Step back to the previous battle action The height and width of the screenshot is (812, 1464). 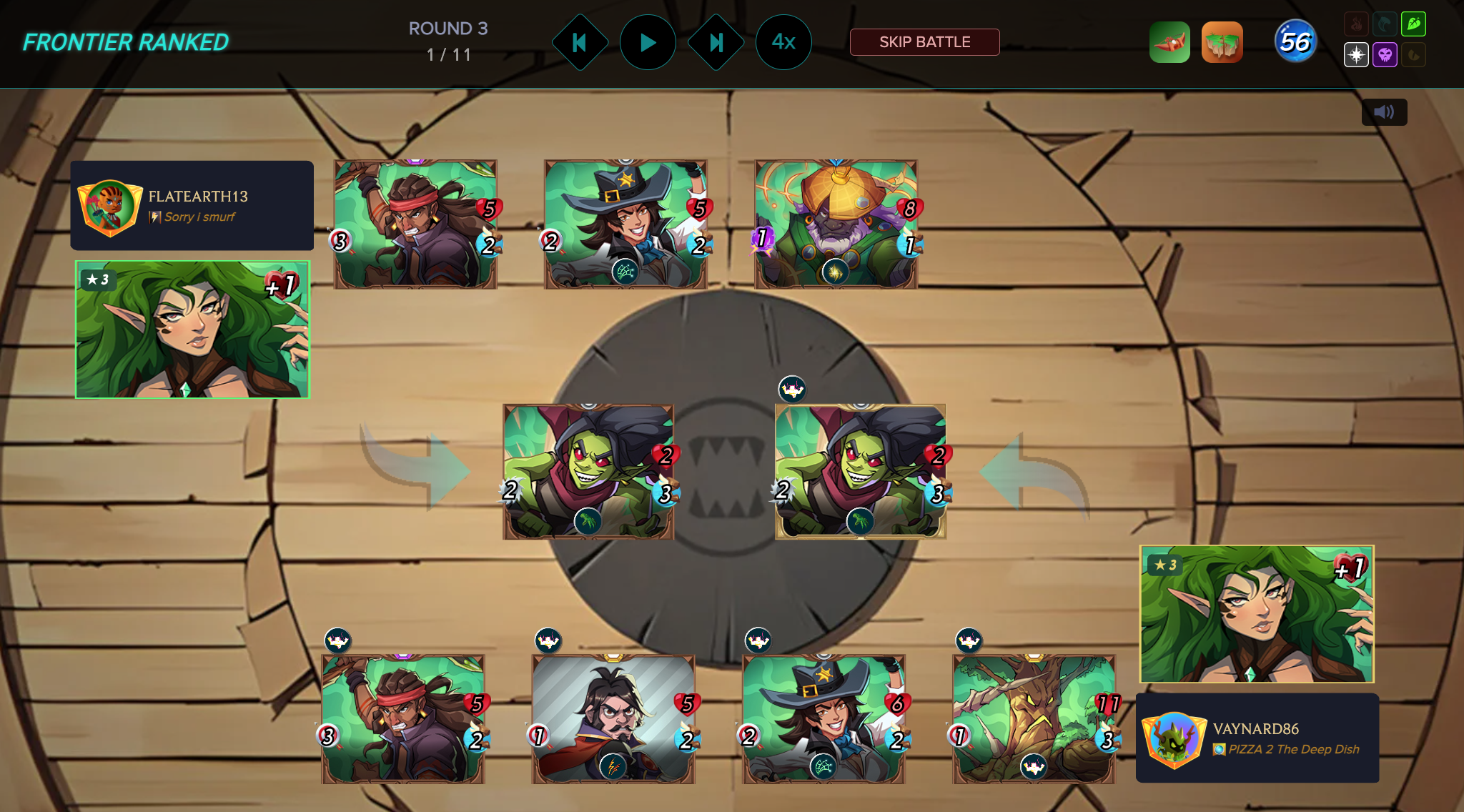pos(580,43)
